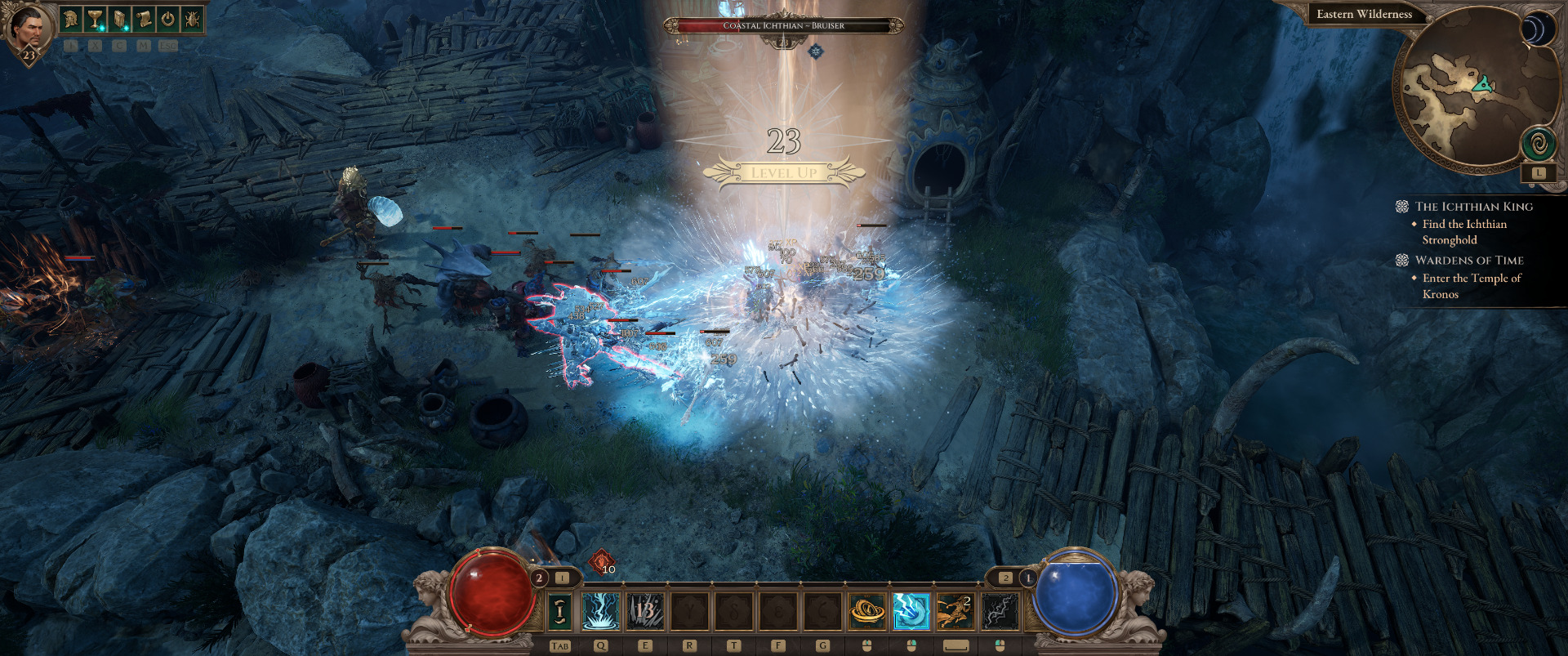Viewport: 1568px width, 656px height.
Task: Open the character sheet helmet icon
Action: pos(72,19)
